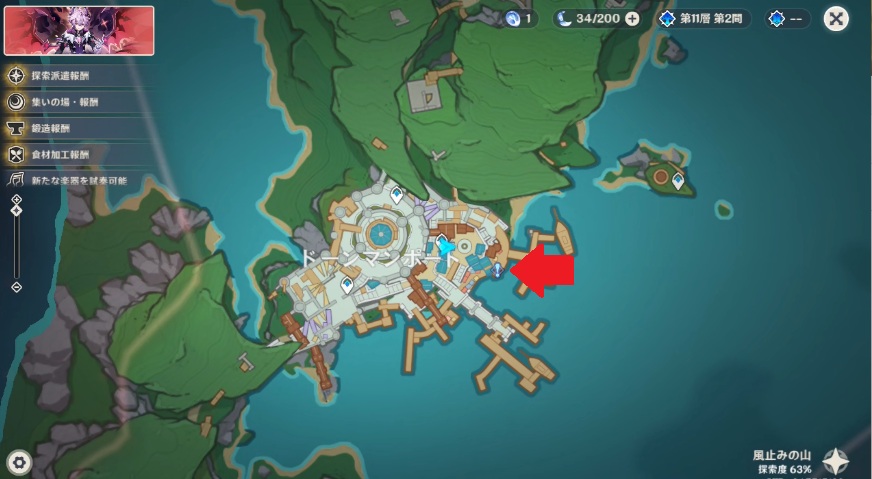Add resin via the plus button

click(632, 18)
